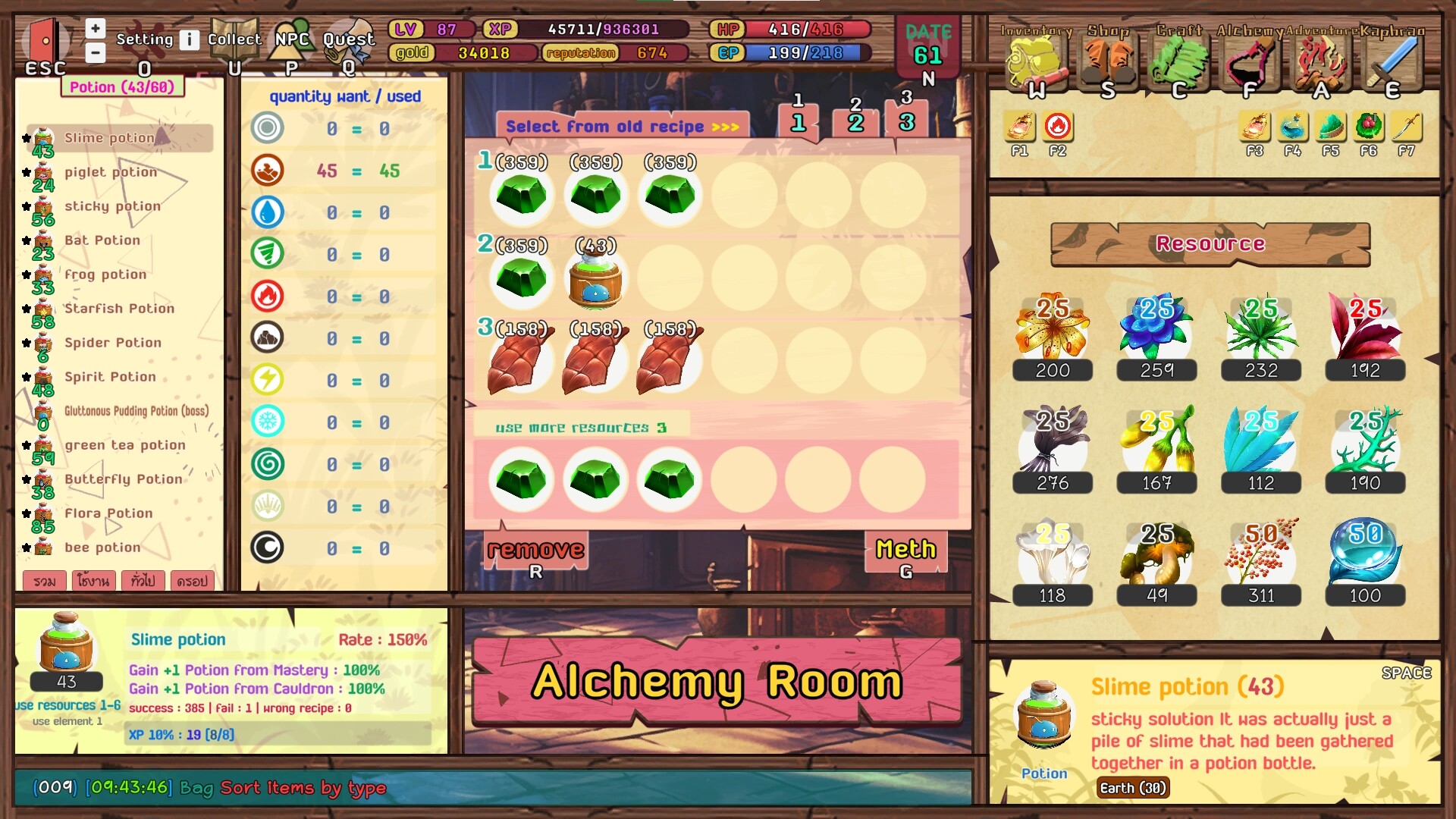Select the fire element row in quantity list

(267, 296)
